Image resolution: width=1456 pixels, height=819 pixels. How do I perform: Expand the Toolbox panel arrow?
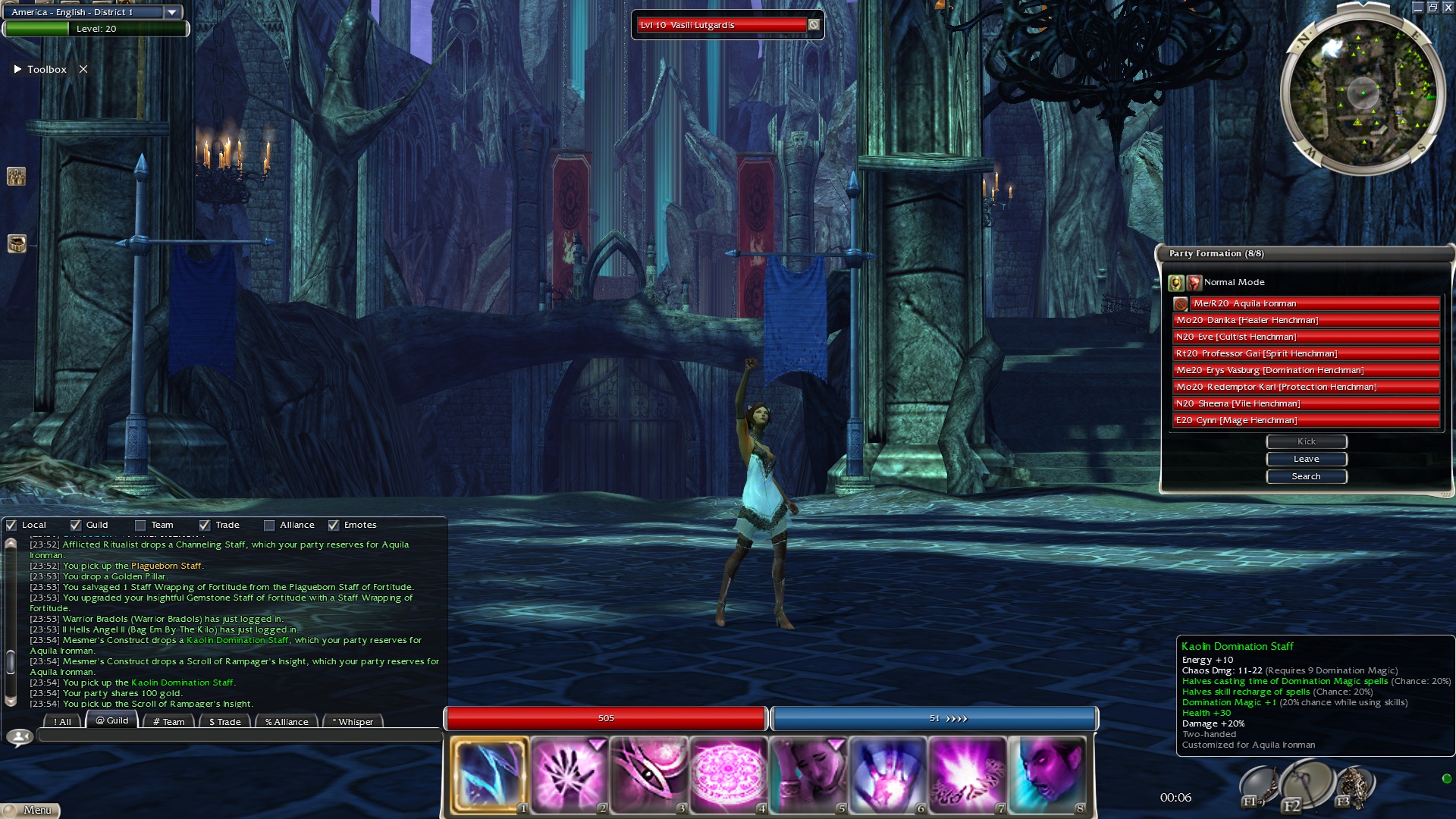pyautogui.click(x=17, y=69)
